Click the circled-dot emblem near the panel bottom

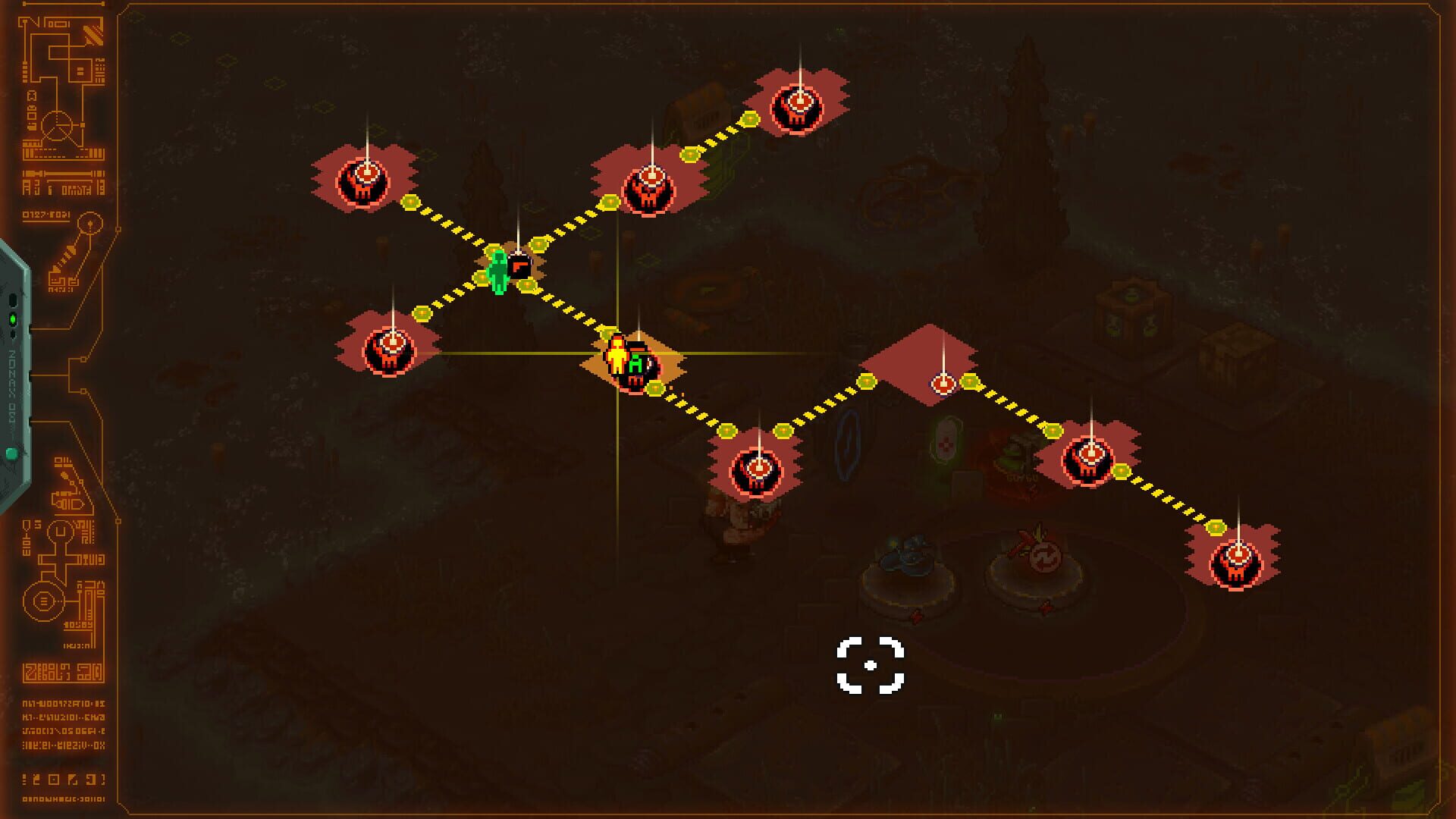tap(42, 601)
